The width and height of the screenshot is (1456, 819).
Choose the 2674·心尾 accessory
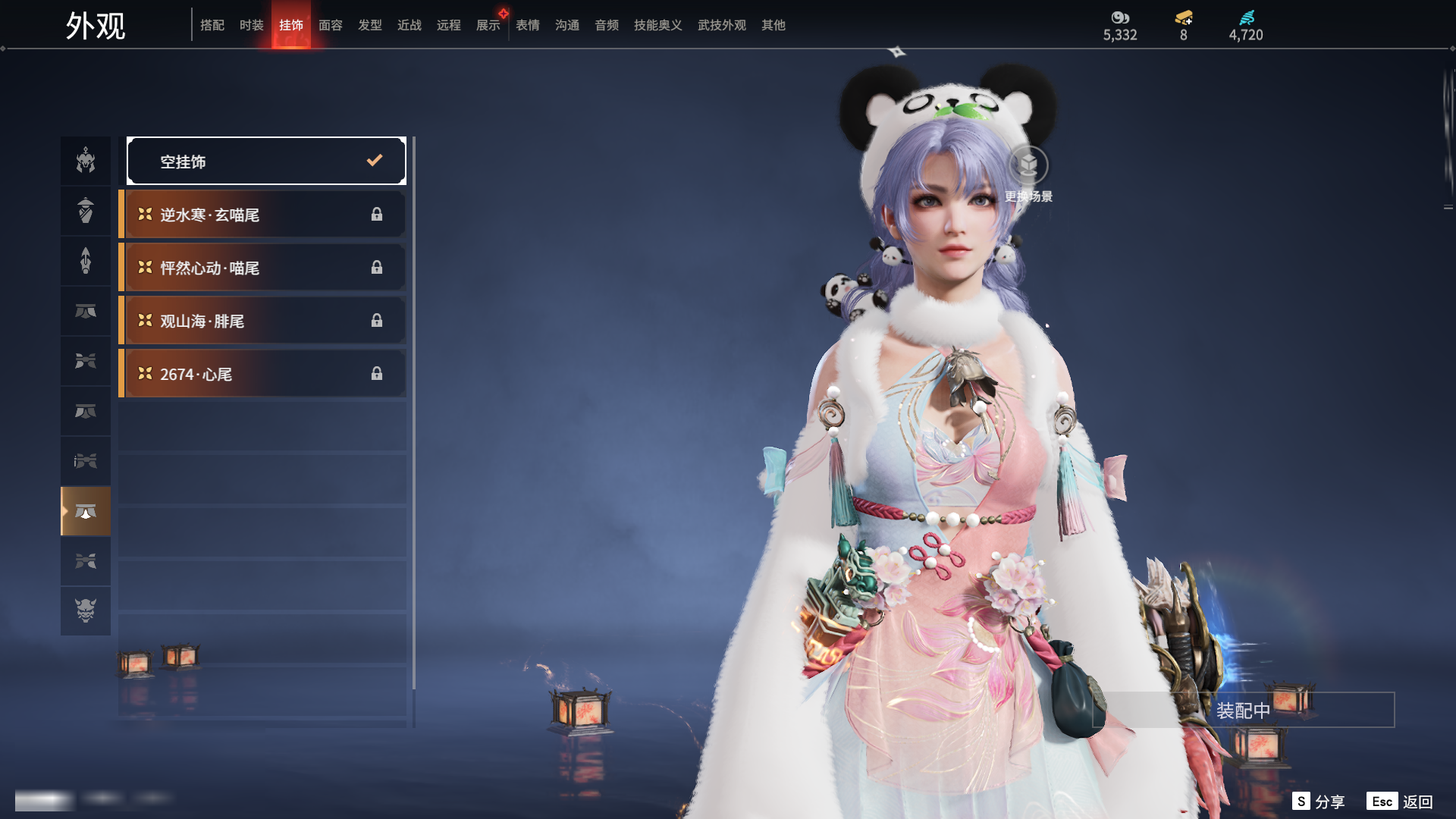click(263, 374)
